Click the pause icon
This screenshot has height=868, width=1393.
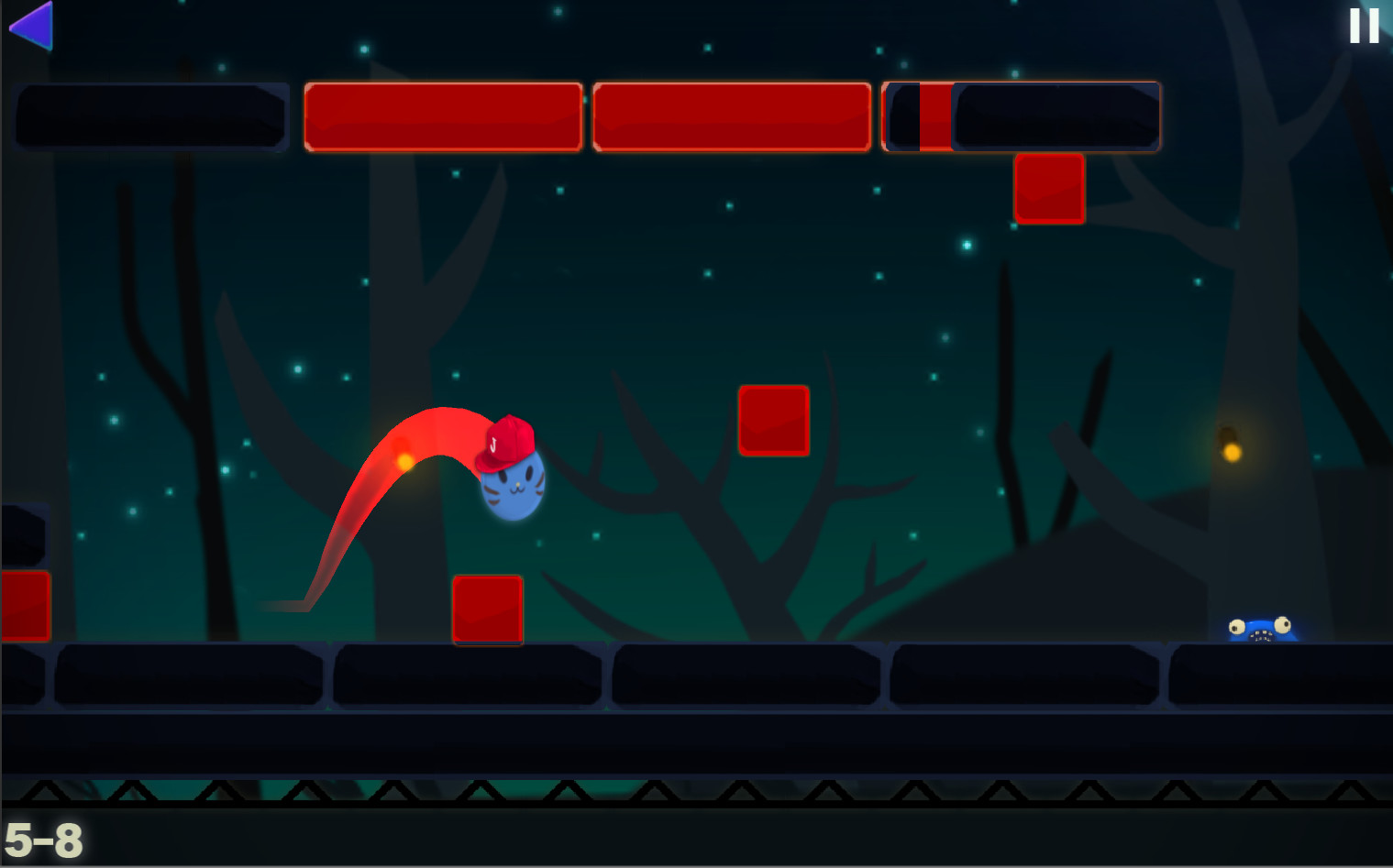click(1363, 25)
